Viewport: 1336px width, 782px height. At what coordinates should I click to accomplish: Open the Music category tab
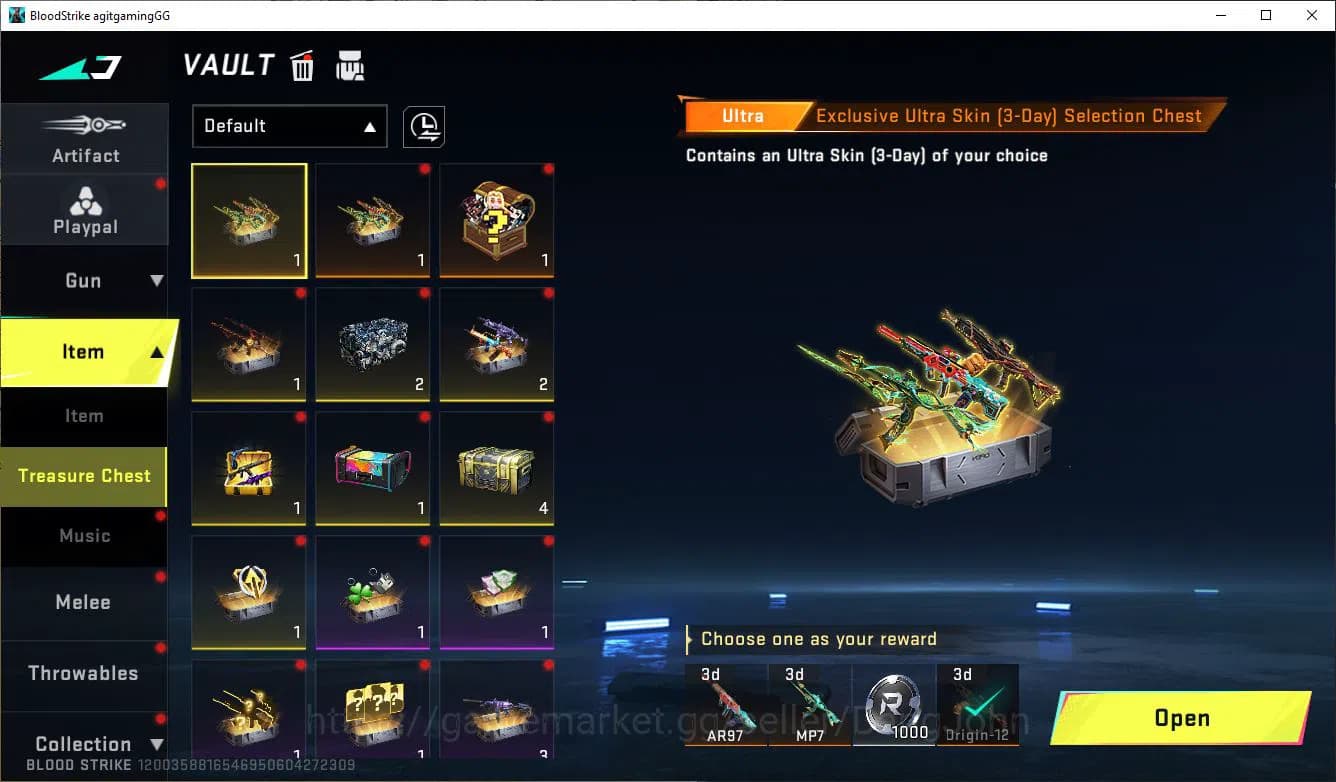(x=85, y=537)
